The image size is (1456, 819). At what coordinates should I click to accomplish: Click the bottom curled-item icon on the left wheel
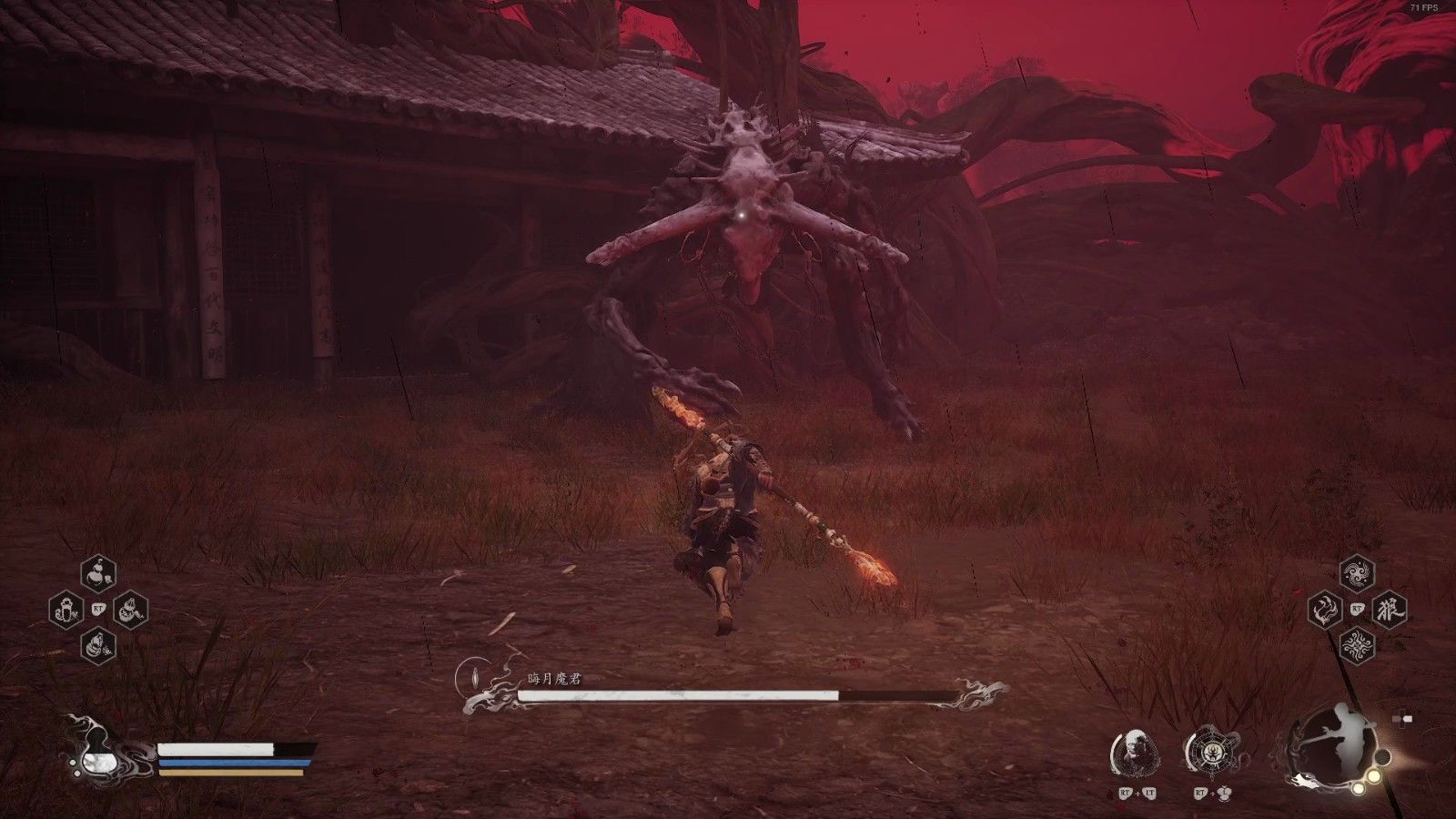tap(98, 646)
